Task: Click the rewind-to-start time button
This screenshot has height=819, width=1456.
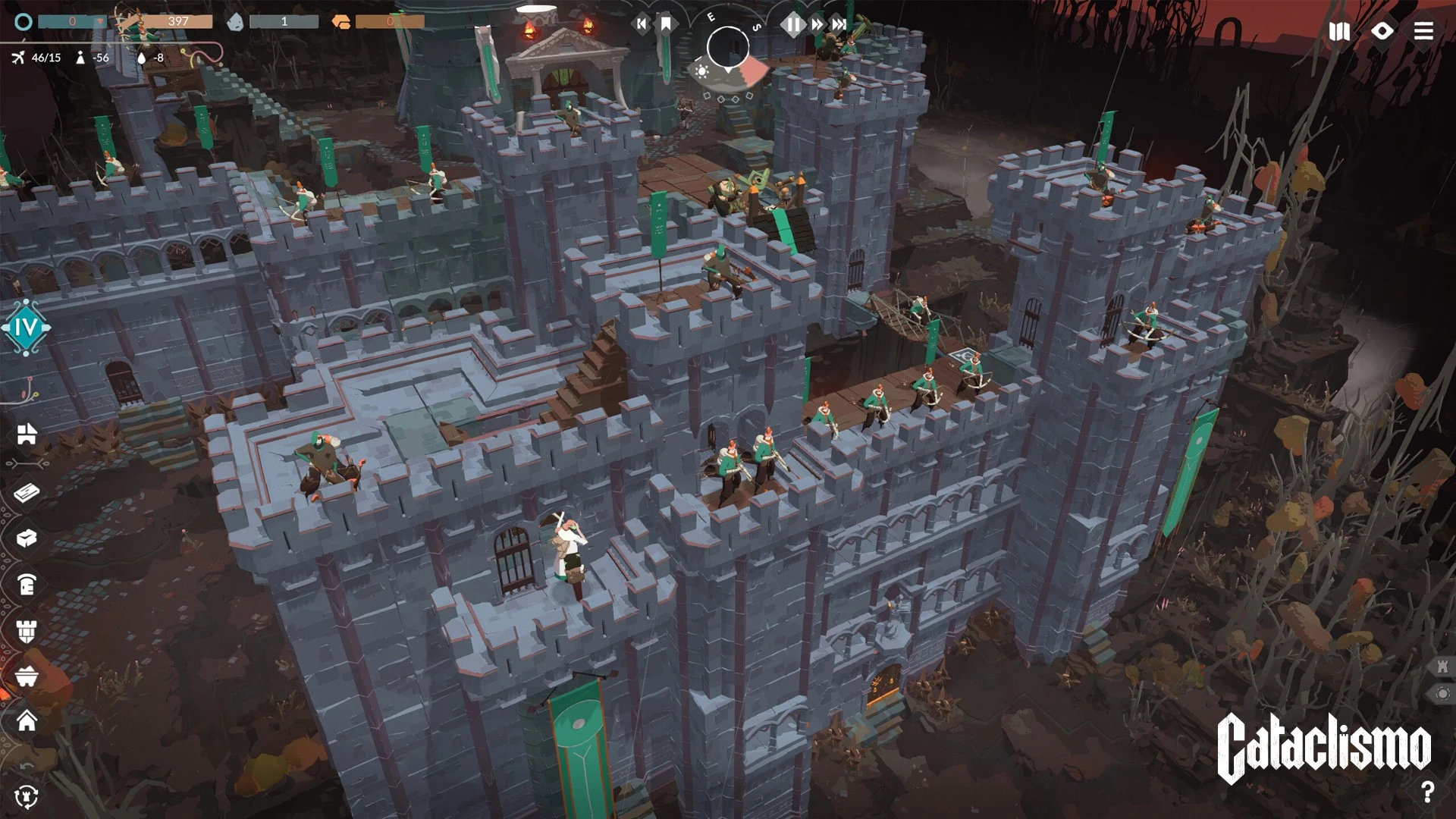Action: click(642, 24)
